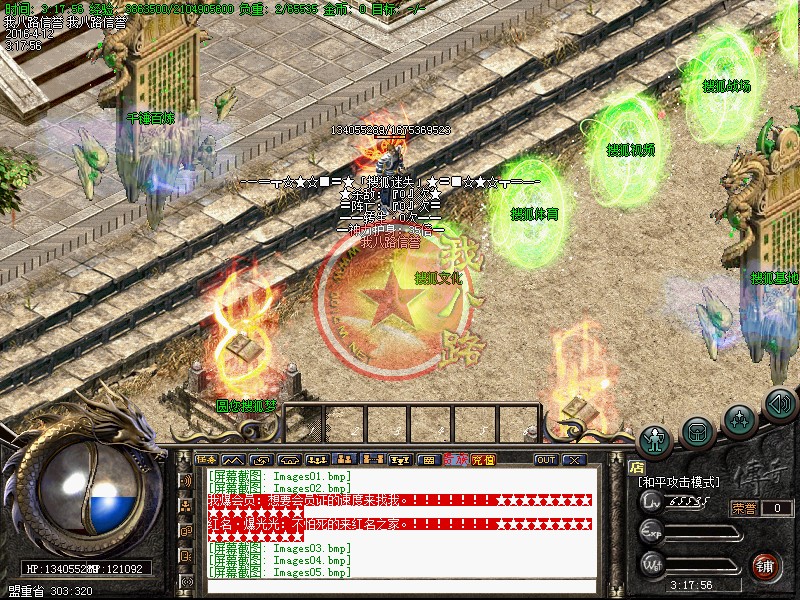This screenshot has height=600, width=800.
Task: Click the chat input field
Action: point(400,587)
